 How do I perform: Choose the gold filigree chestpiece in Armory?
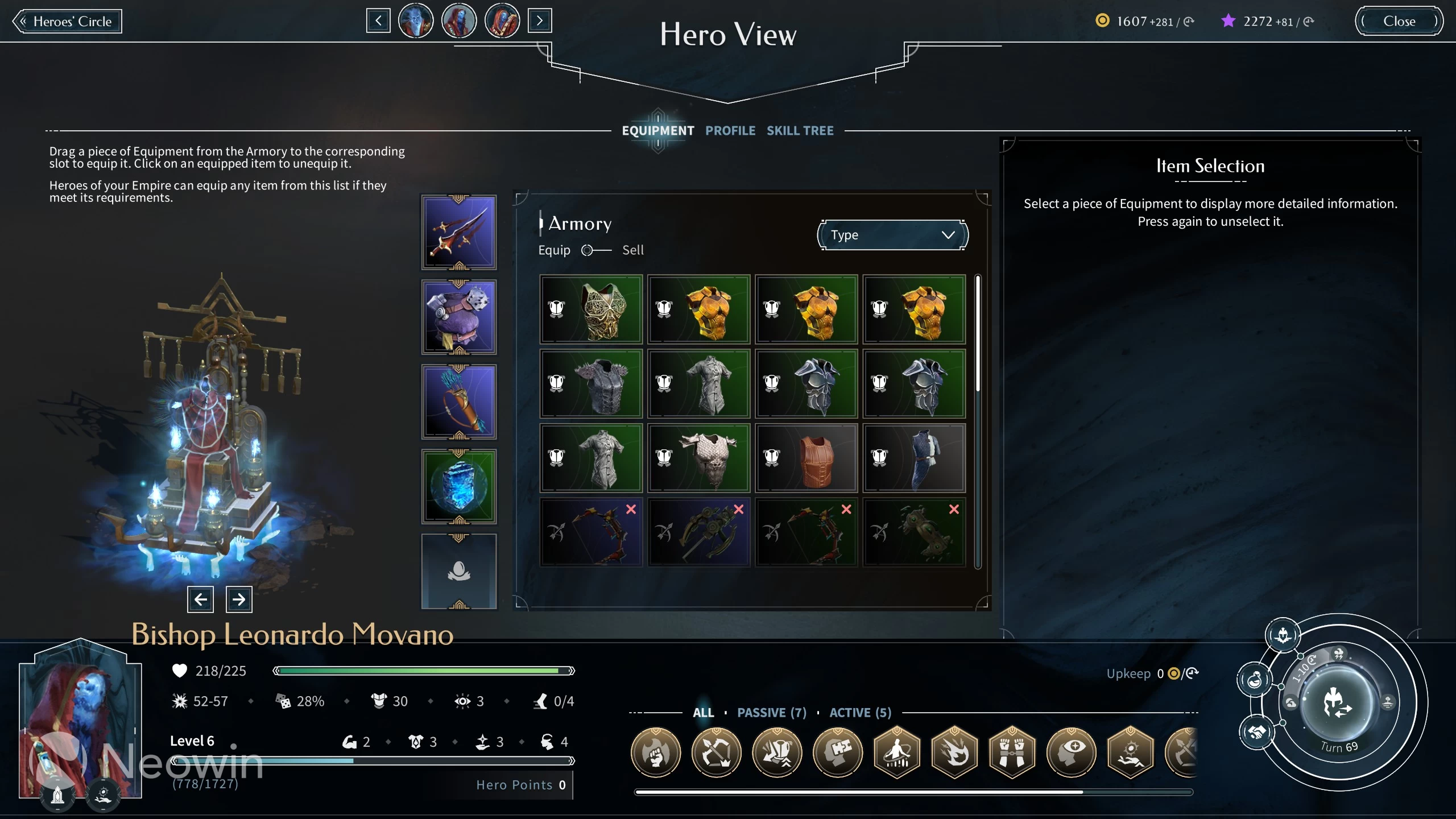pos(591,309)
